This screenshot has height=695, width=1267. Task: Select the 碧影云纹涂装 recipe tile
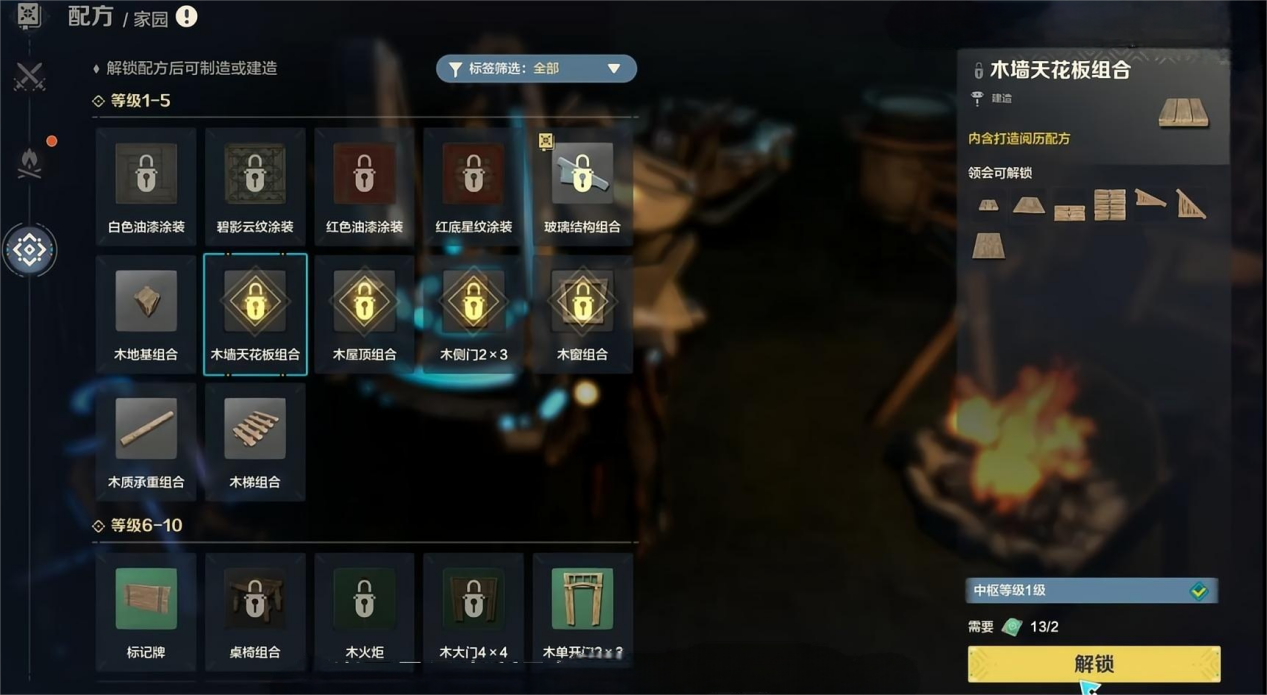click(x=255, y=185)
